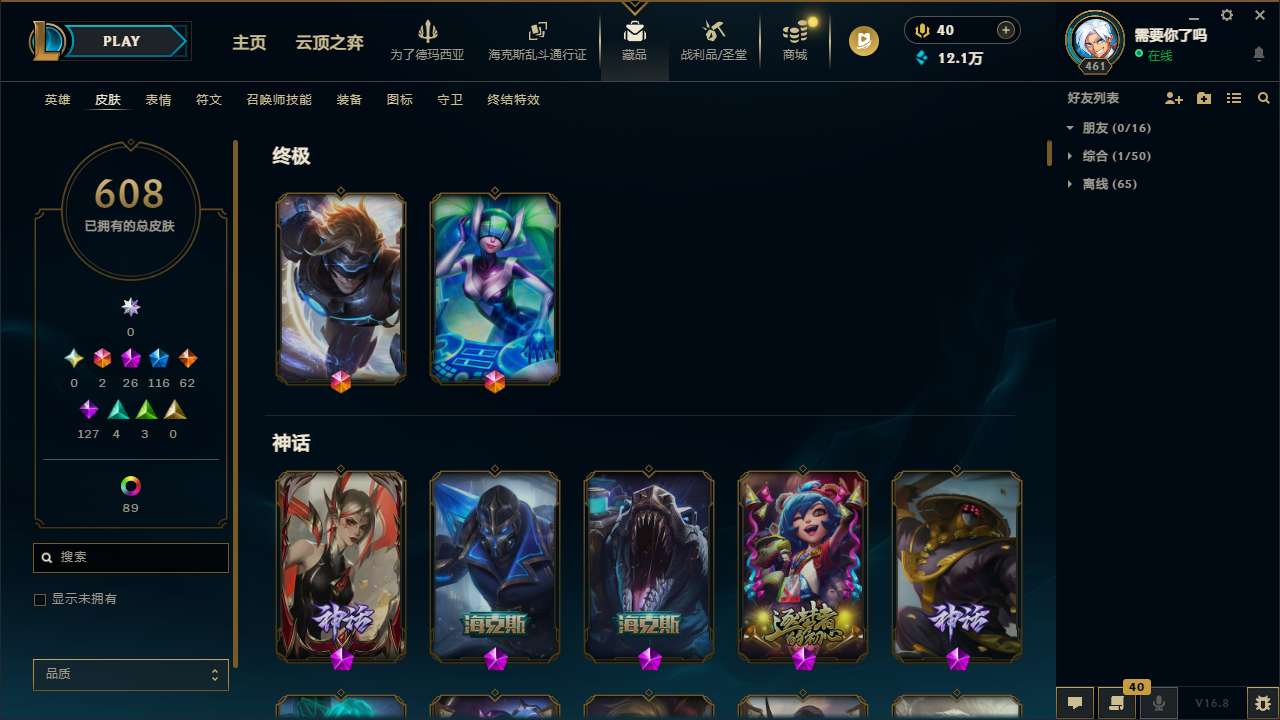Click the PLAY button
The image size is (1280, 720).
(121, 41)
